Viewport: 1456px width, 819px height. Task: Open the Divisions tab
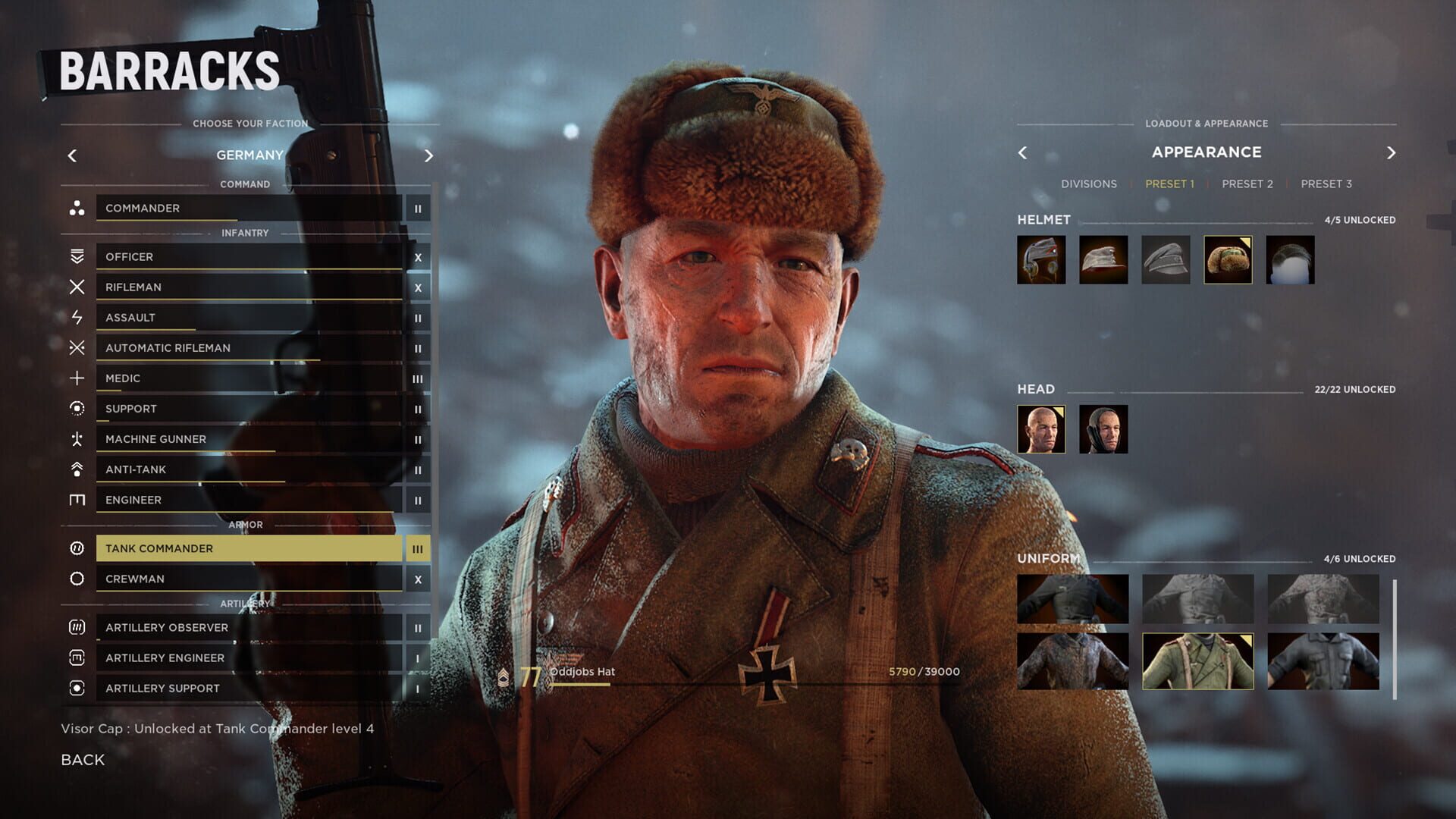tap(1090, 184)
